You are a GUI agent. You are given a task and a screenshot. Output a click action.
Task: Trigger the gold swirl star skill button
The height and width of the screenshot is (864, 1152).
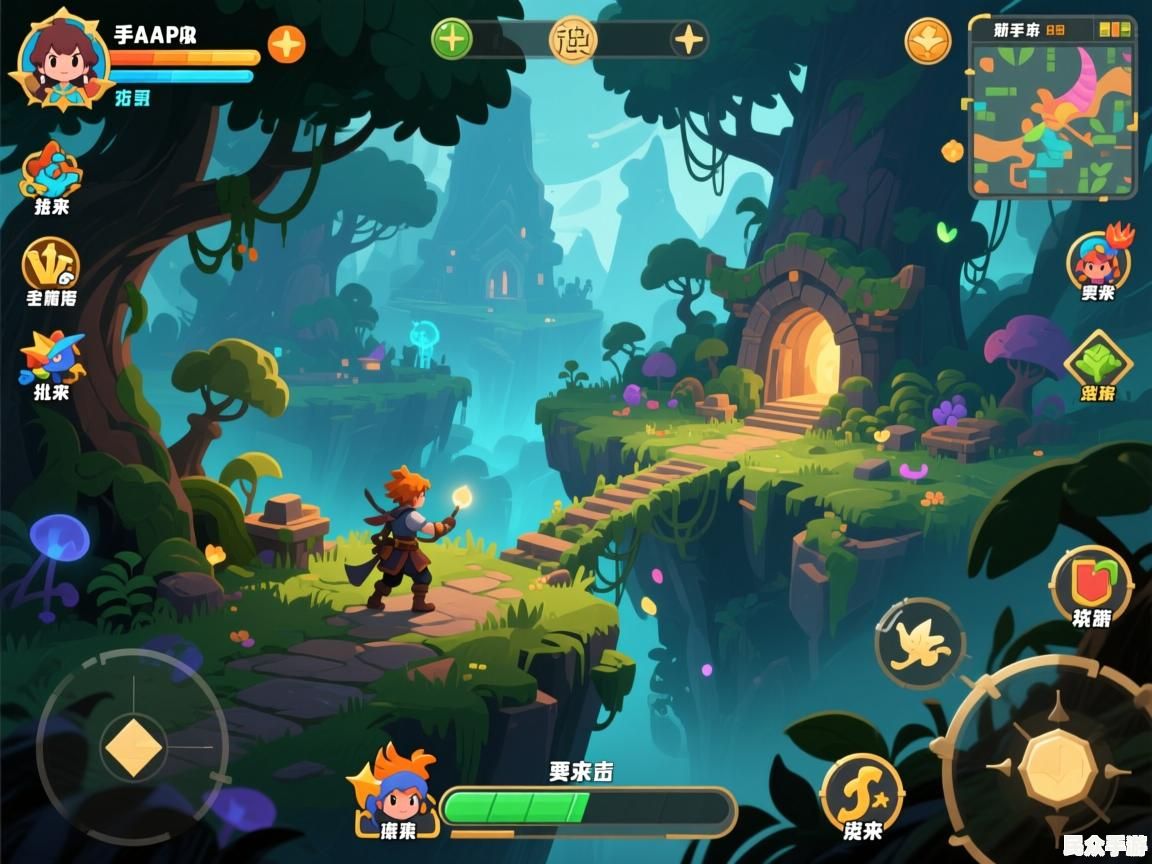coord(861,793)
